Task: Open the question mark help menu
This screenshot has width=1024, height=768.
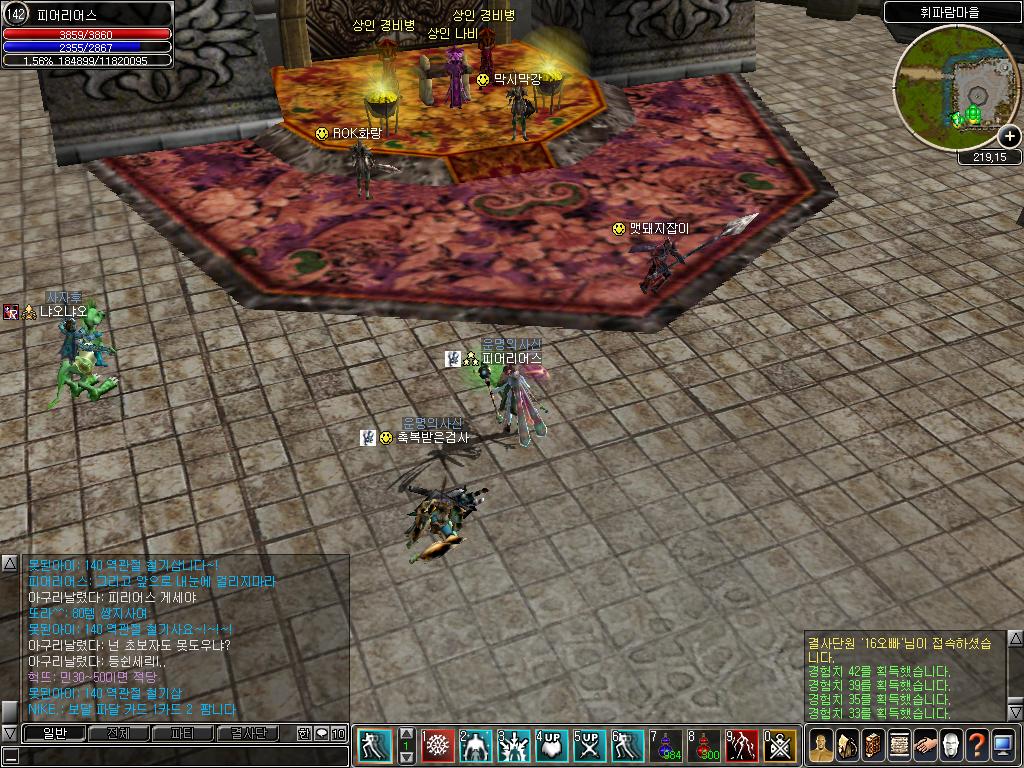Action: point(977,746)
